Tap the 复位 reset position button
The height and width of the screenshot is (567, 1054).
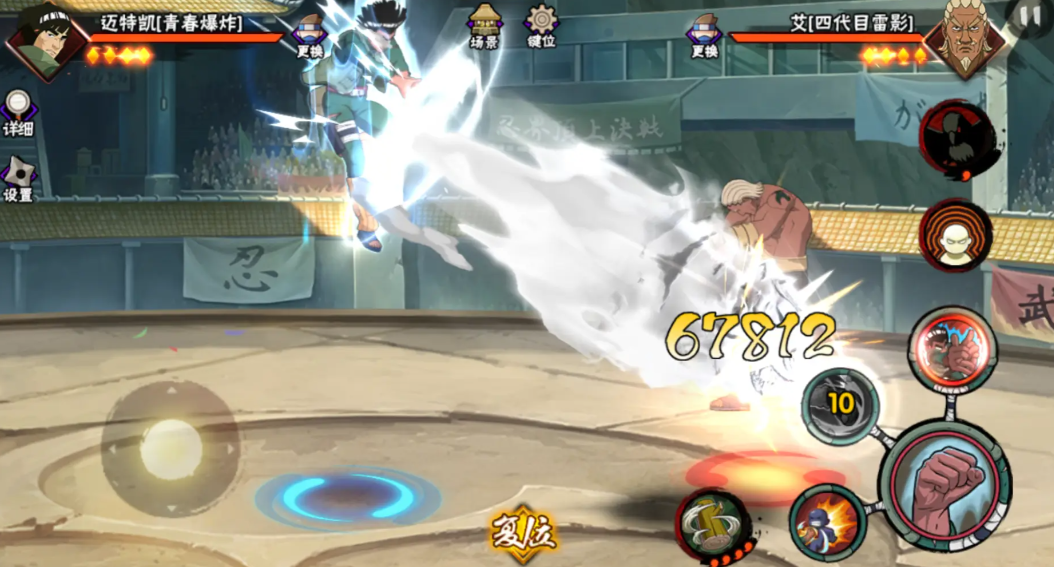click(522, 533)
